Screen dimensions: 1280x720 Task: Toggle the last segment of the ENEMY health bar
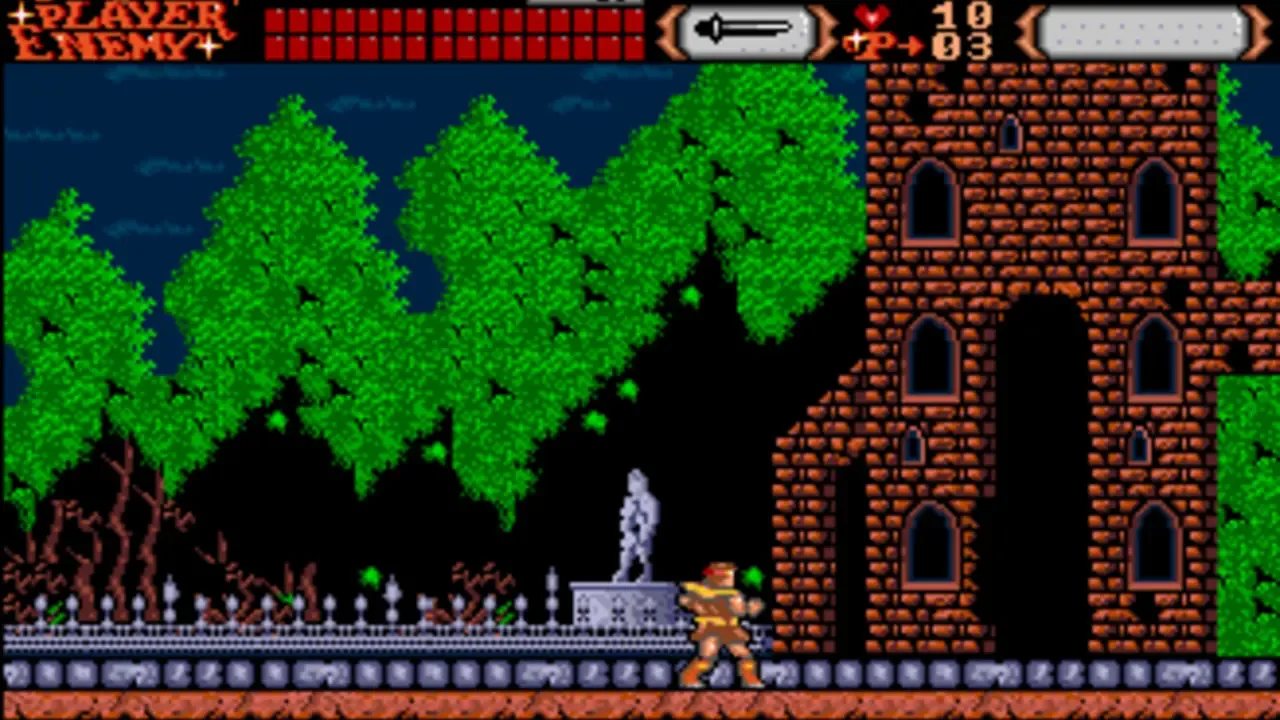pyautogui.click(x=635, y=45)
